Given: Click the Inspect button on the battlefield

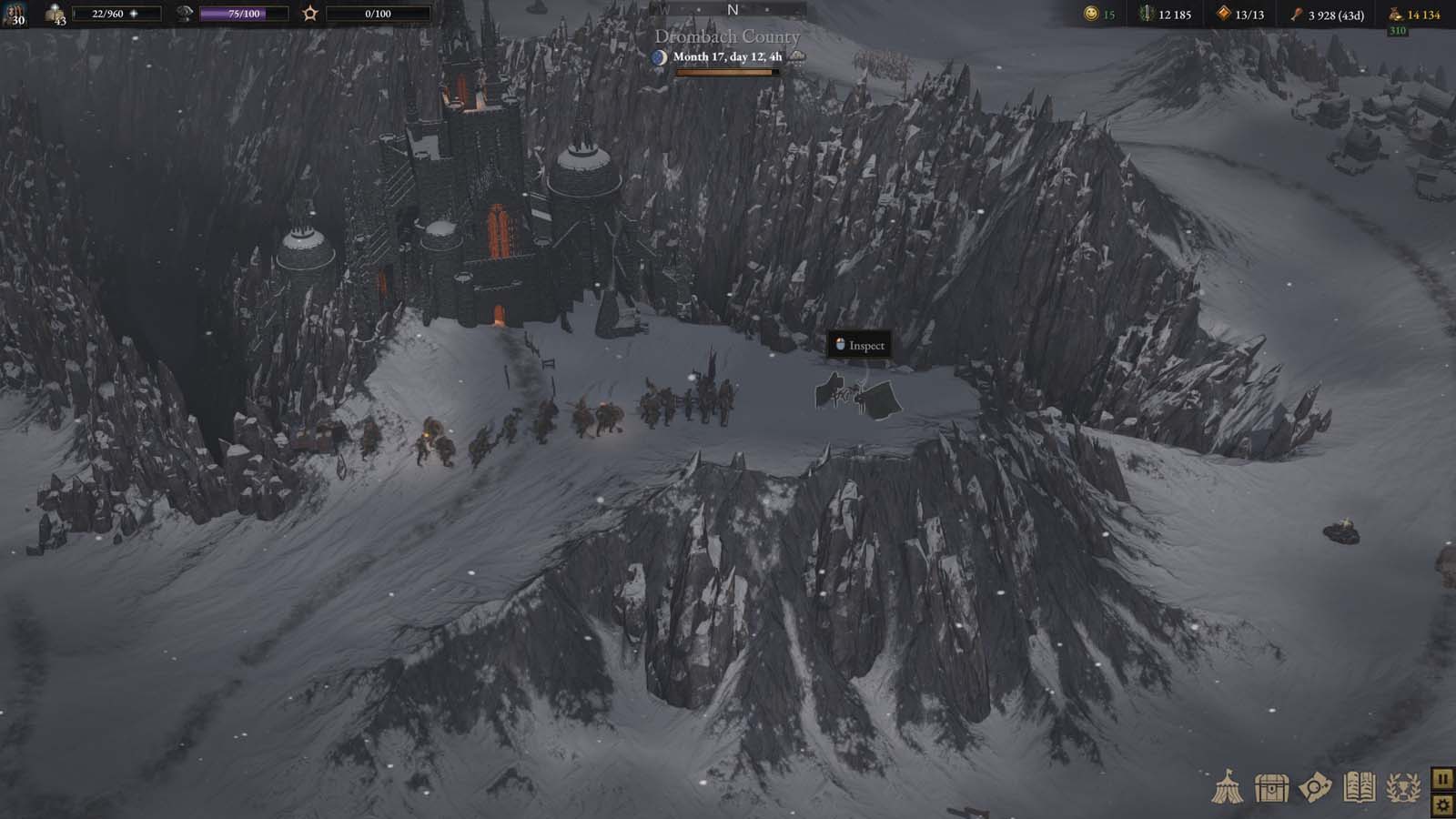Looking at the screenshot, I should point(859,345).
